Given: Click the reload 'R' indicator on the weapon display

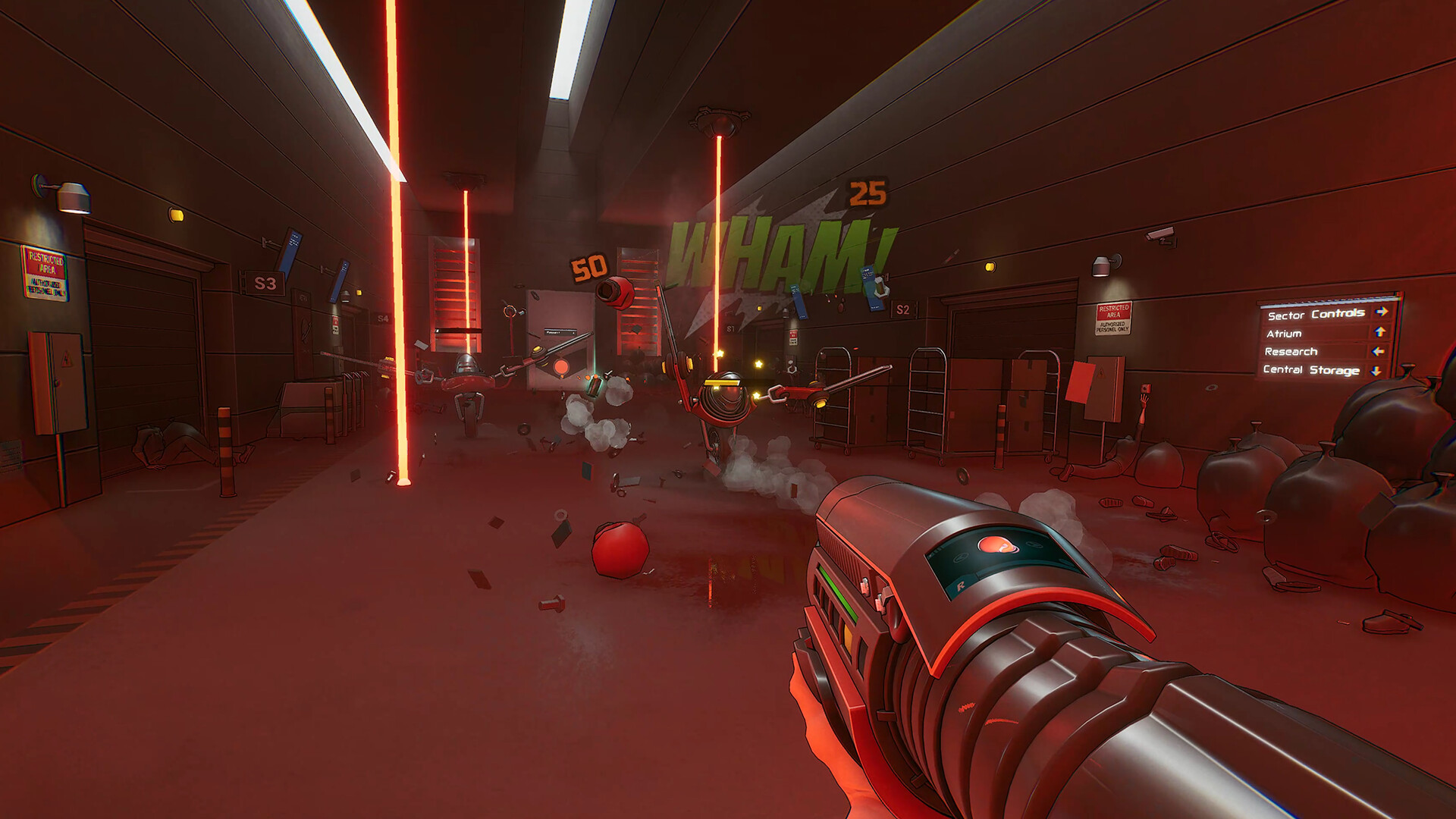Looking at the screenshot, I should coord(960,585).
